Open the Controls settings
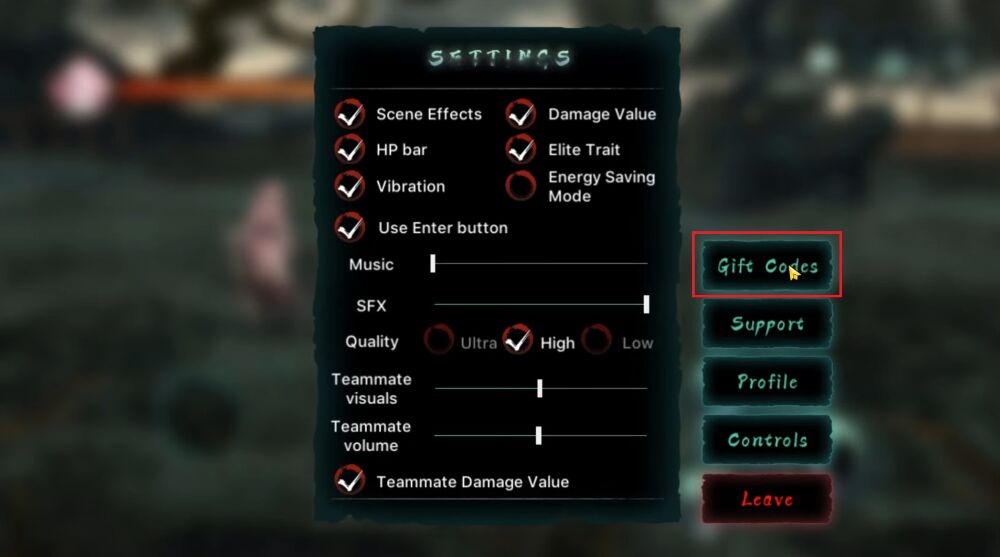Viewport: 1000px width, 557px height. tap(767, 440)
